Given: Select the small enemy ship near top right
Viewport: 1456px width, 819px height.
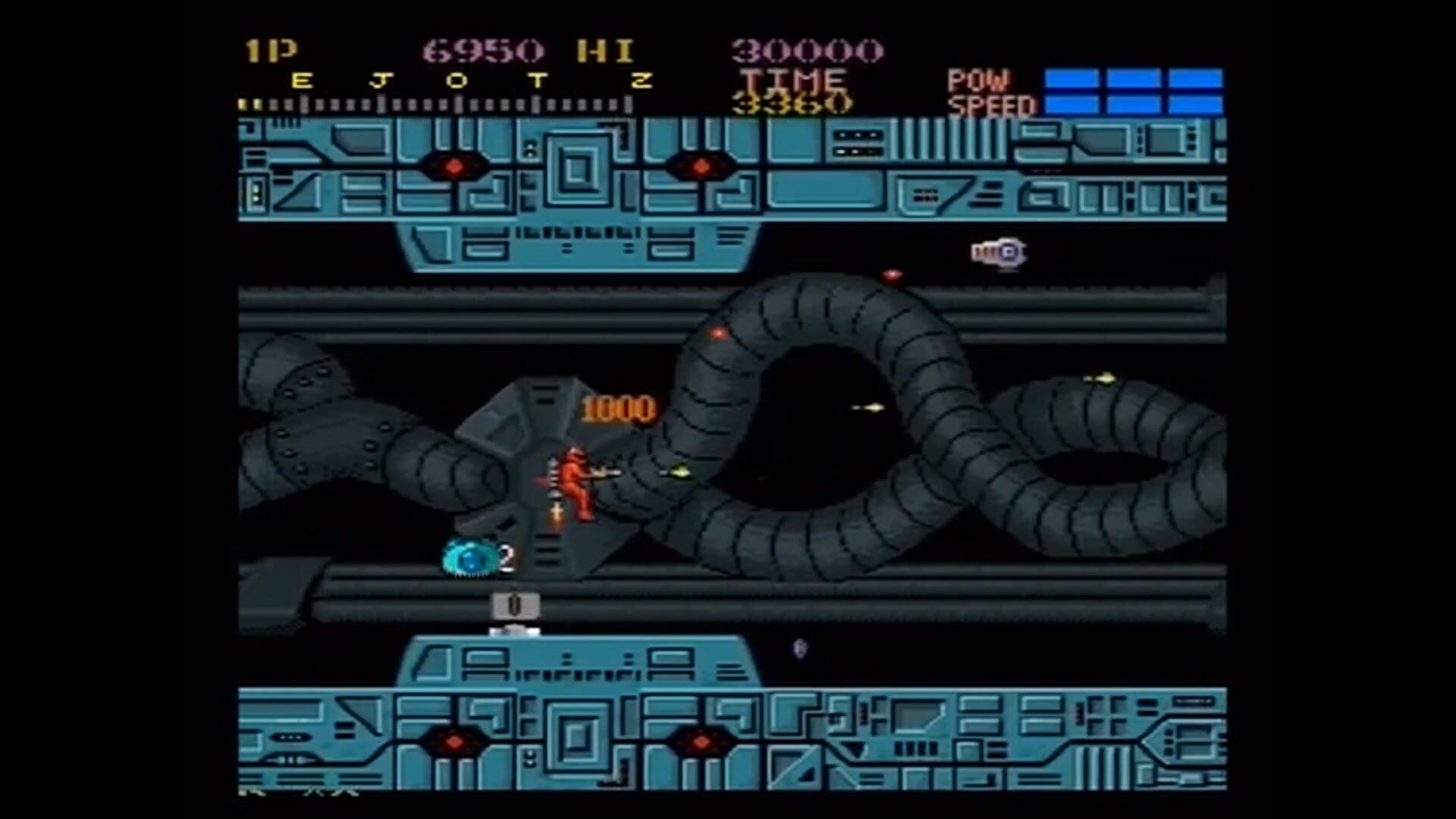Looking at the screenshot, I should (x=999, y=250).
